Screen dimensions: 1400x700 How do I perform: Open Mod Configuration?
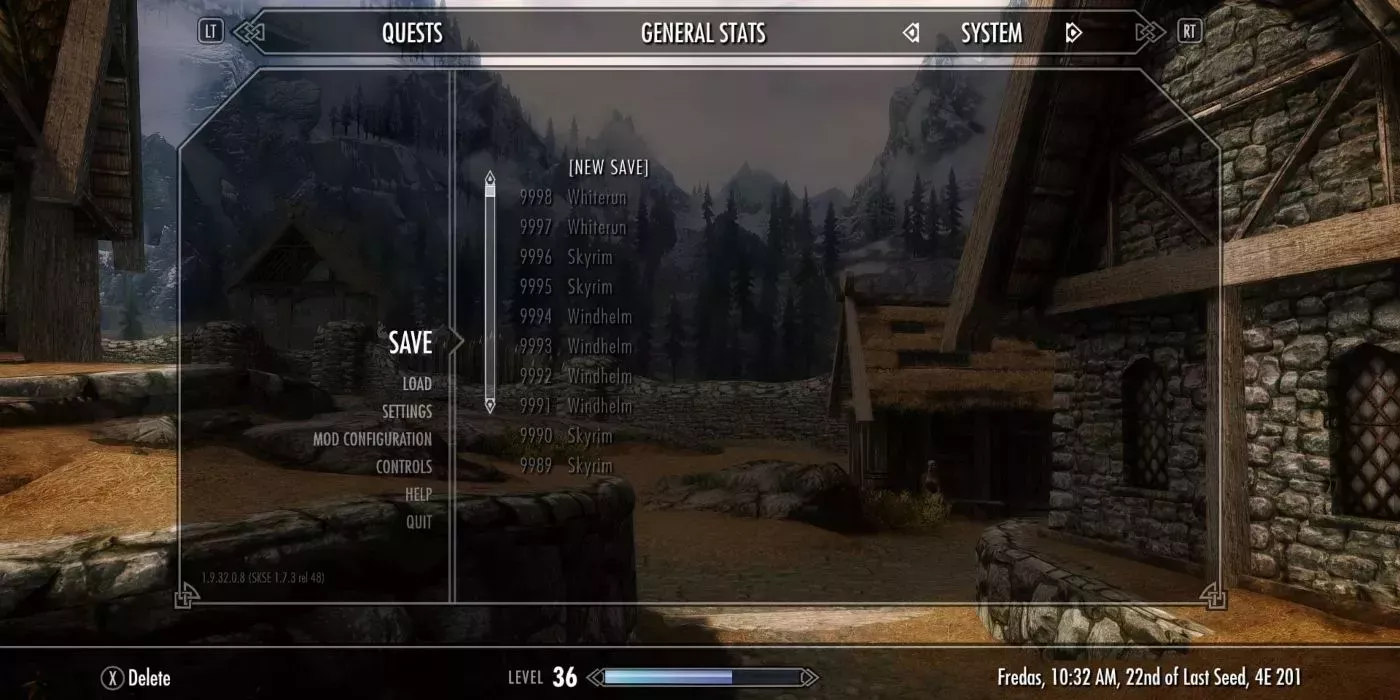click(x=372, y=439)
